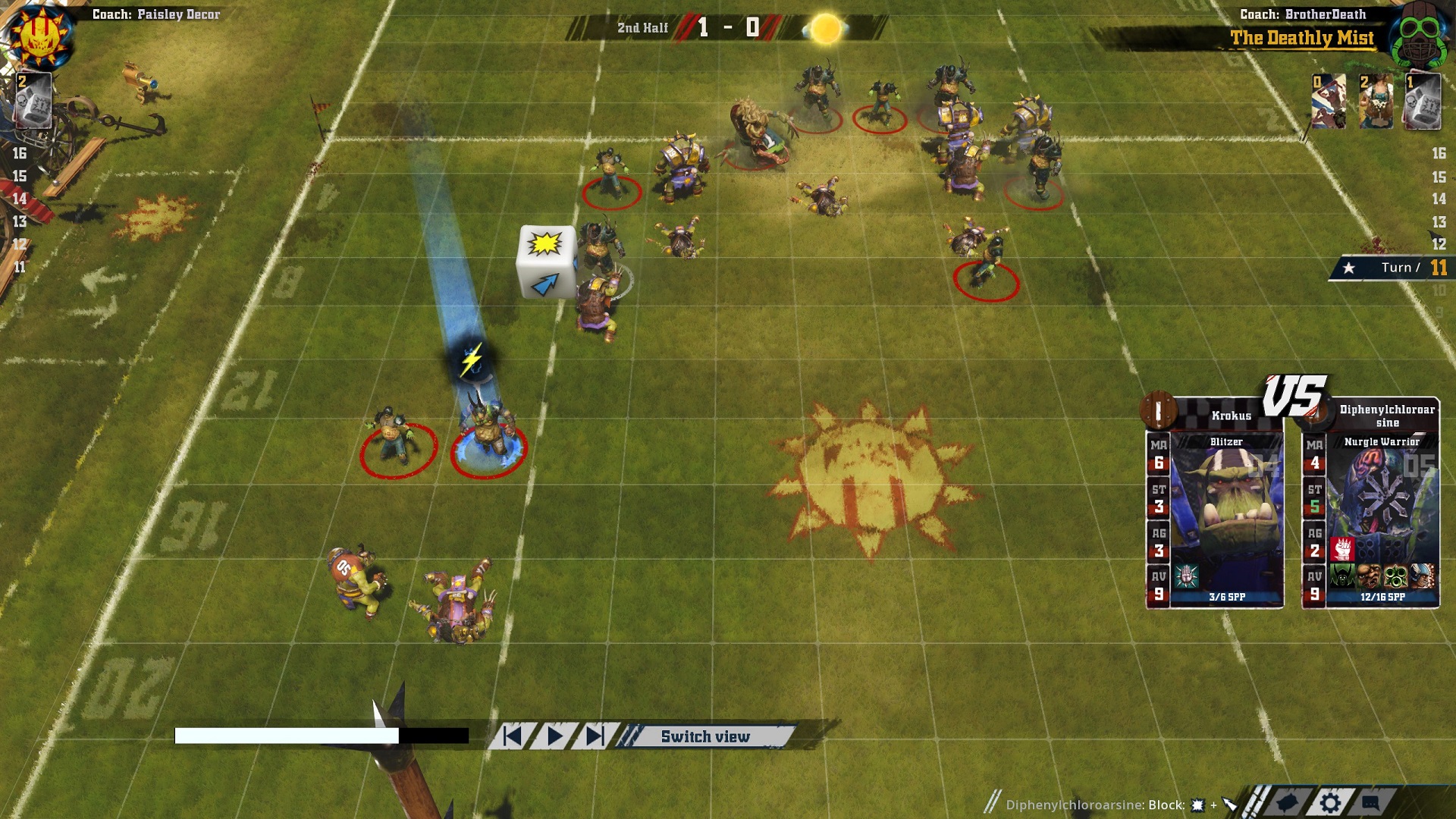This screenshot has width=1456, height=819.
Task: Click The Deathly Mist gas-mask team logo
Action: [1420, 35]
